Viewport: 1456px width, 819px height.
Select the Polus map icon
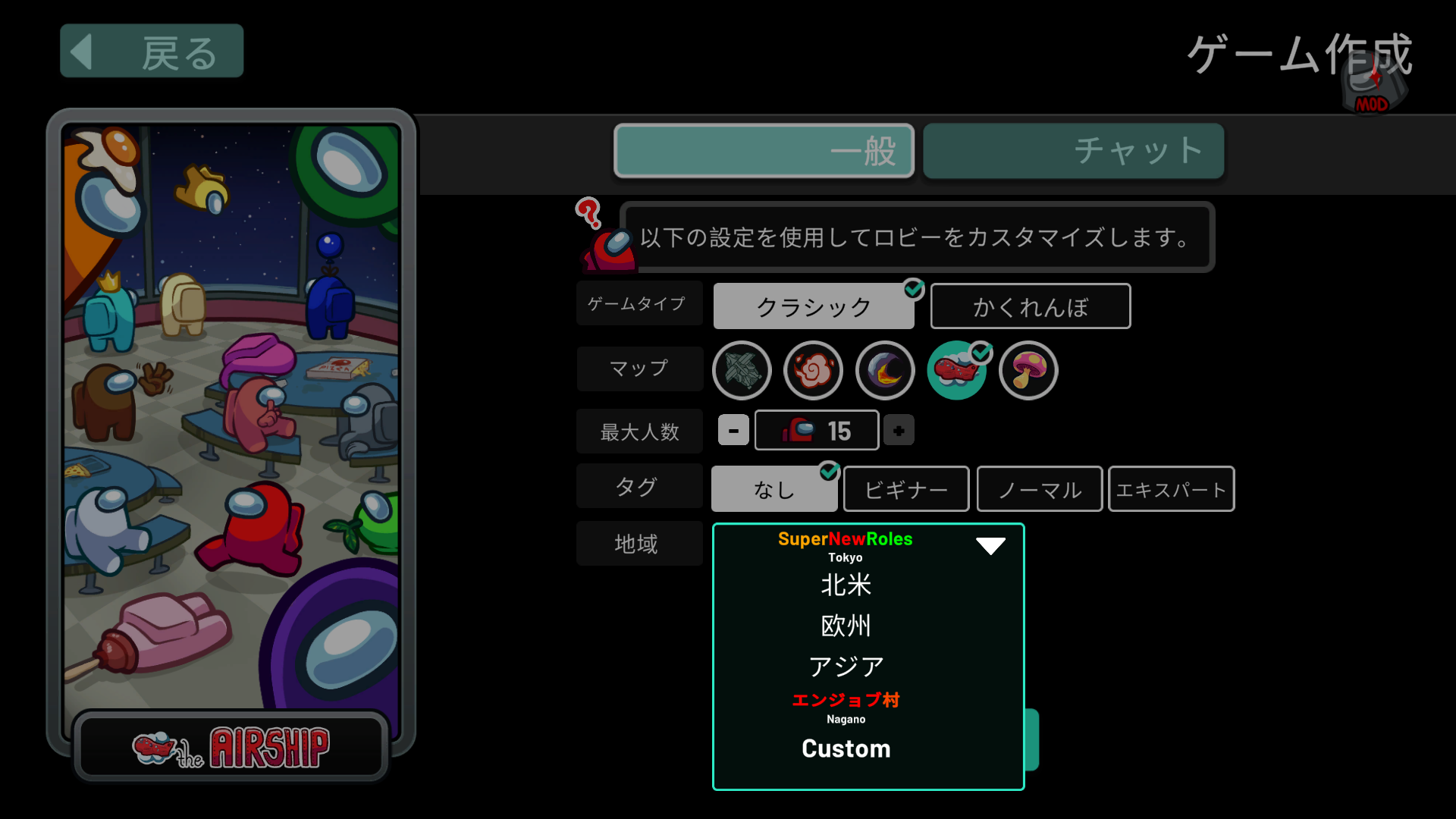click(x=884, y=371)
